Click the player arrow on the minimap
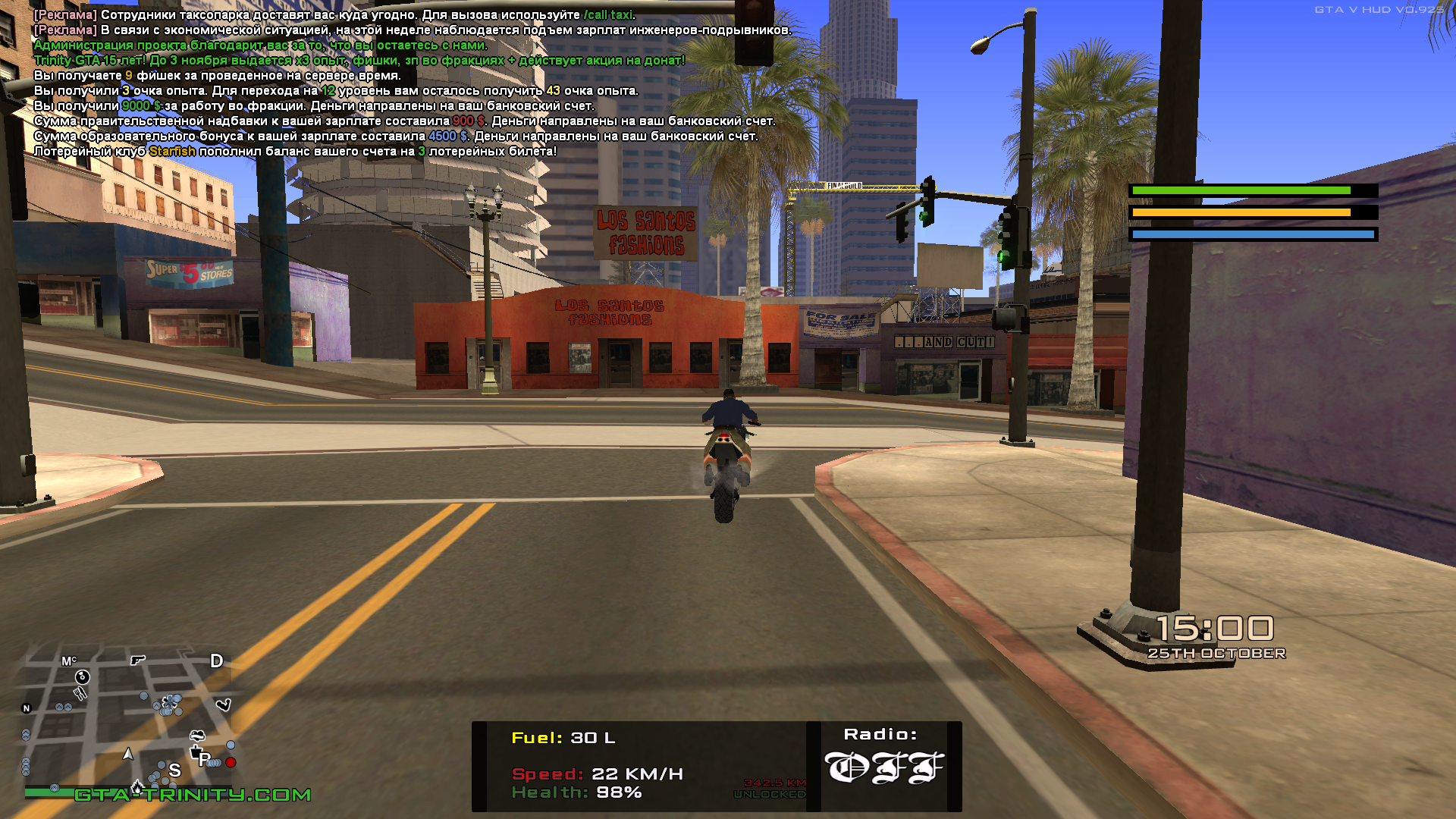This screenshot has height=819, width=1456. point(128,754)
